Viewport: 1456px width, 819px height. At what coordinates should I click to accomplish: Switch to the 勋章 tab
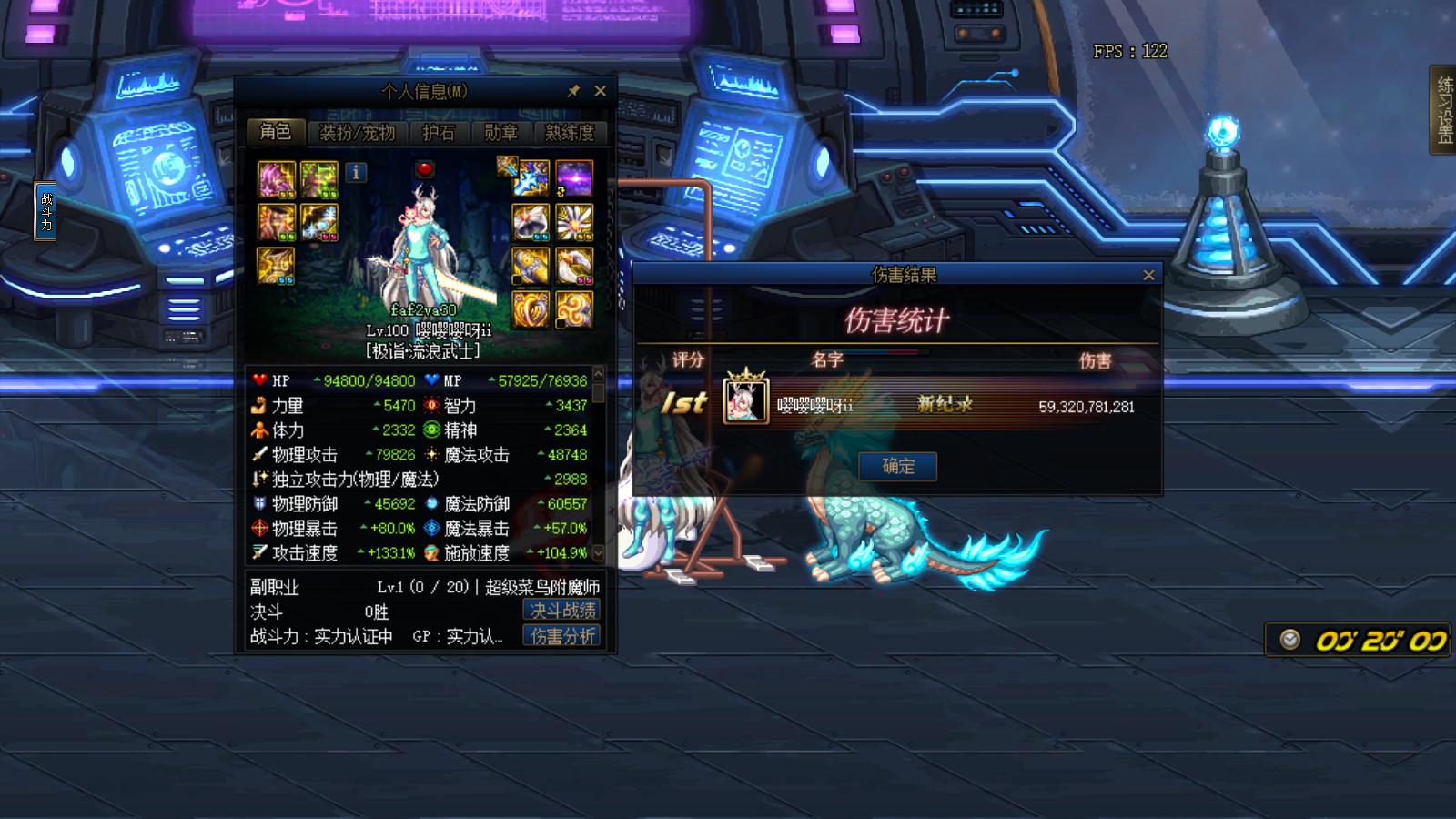pyautogui.click(x=500, y=133)
